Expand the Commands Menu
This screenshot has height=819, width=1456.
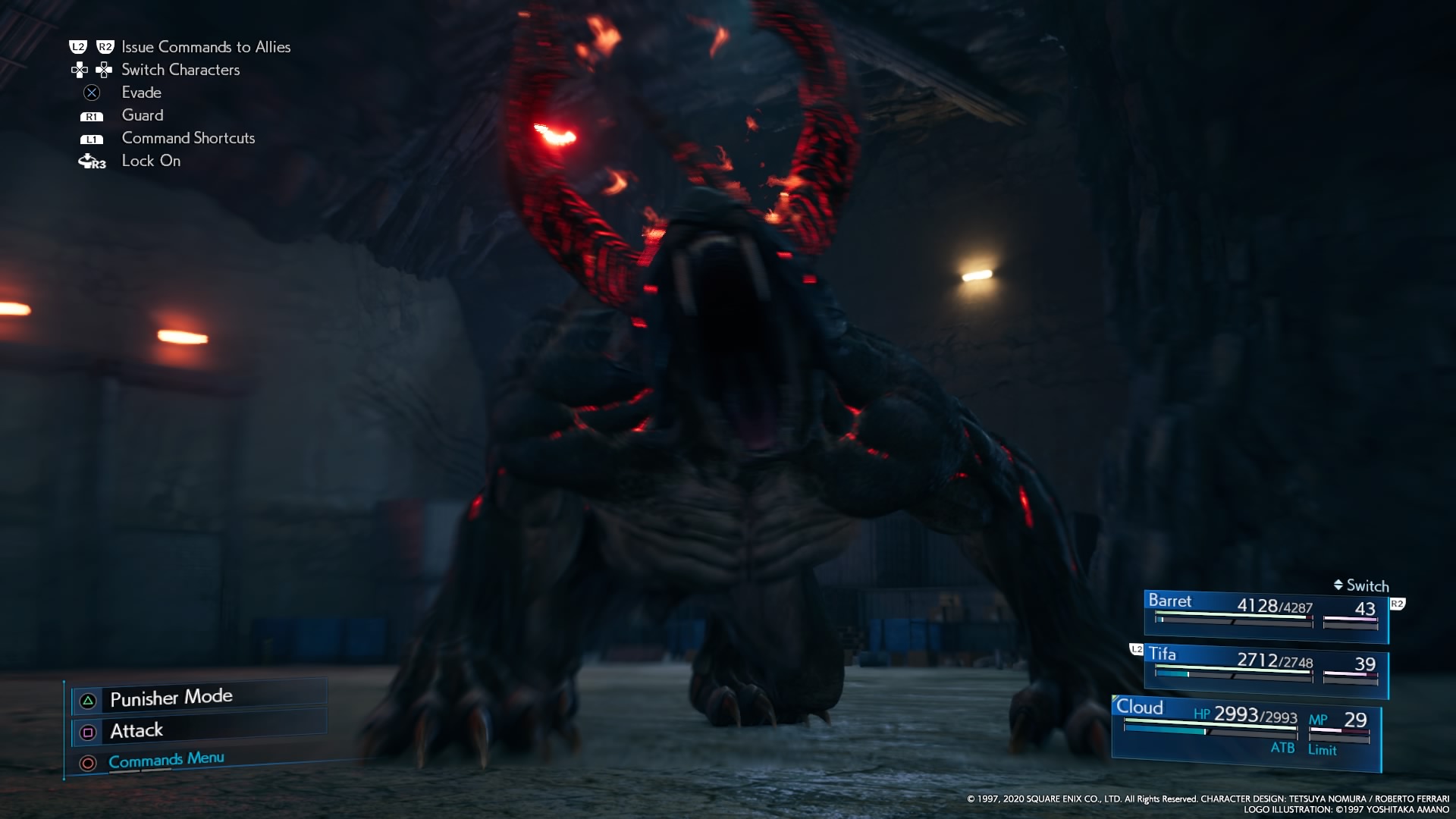[x=166, y=760]
